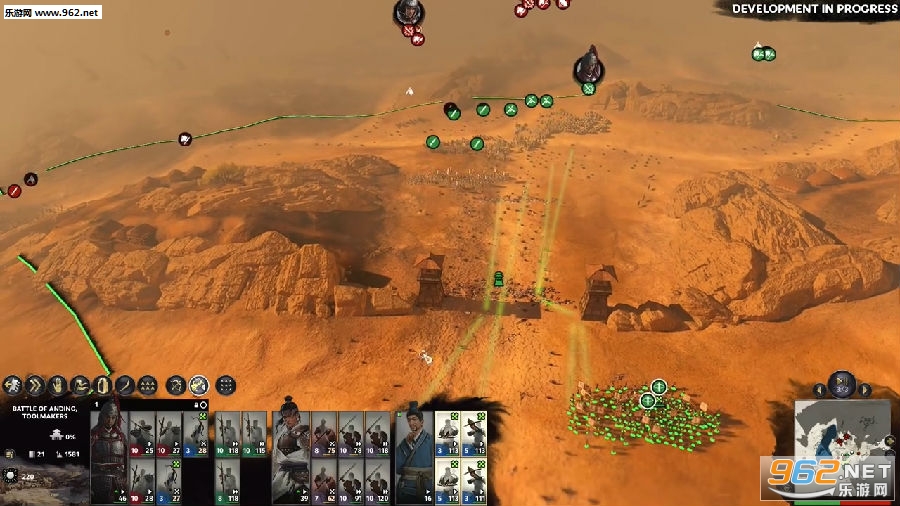Activate the halt open-hand command
This screenshot has height=506, width=900.
[x=57, y=384]
